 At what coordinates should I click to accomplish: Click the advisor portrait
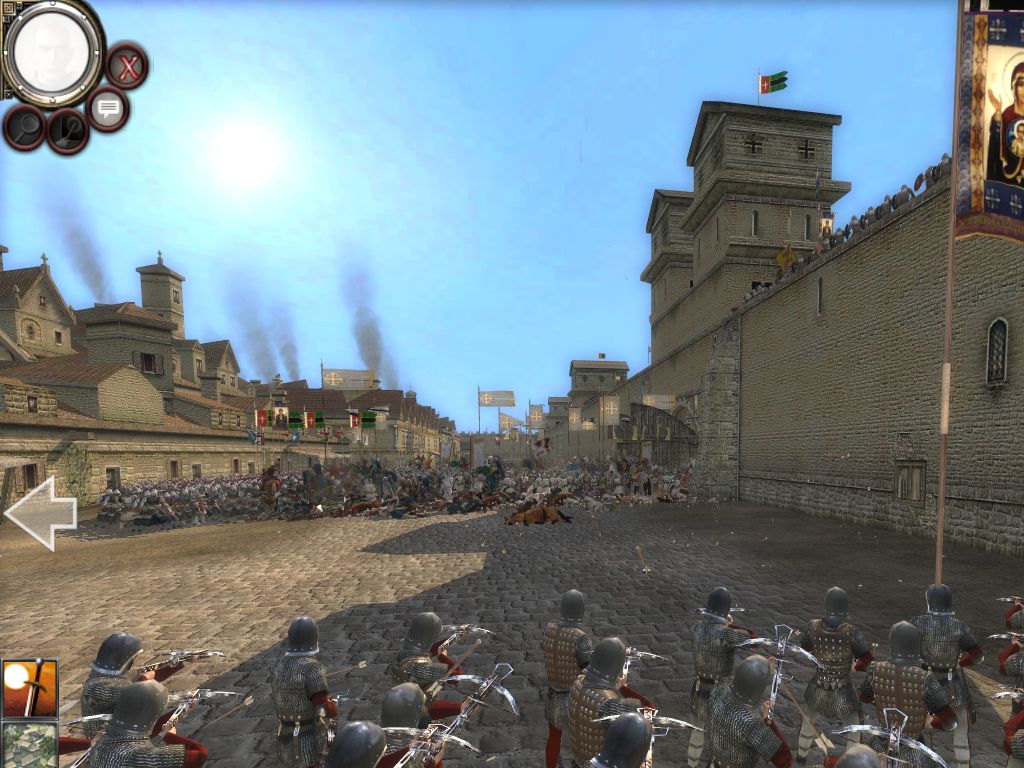coord(51,52)
